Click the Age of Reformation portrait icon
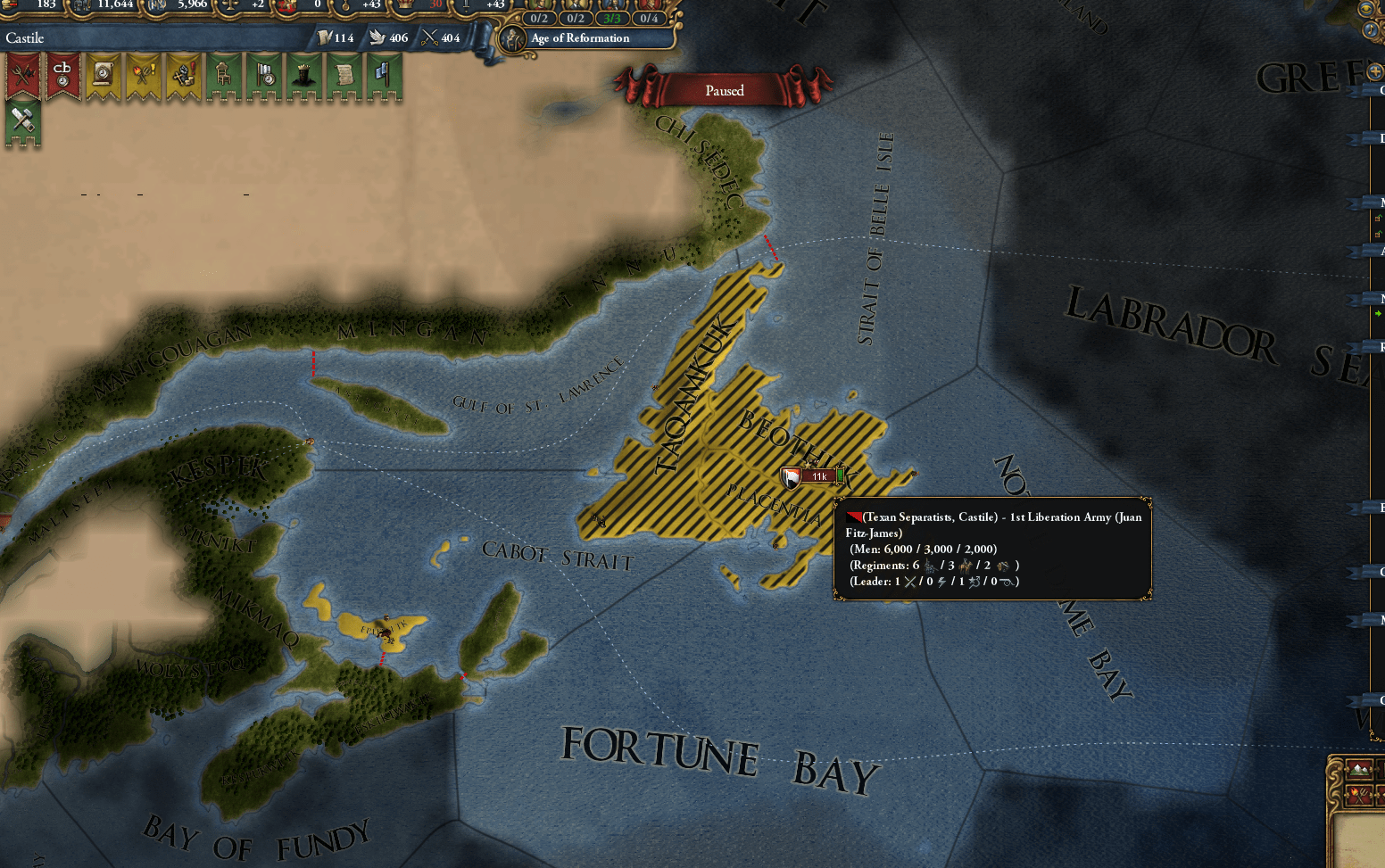Viewport: 1385px width, 868px height. pyautogui.click(x=513, y=38)
